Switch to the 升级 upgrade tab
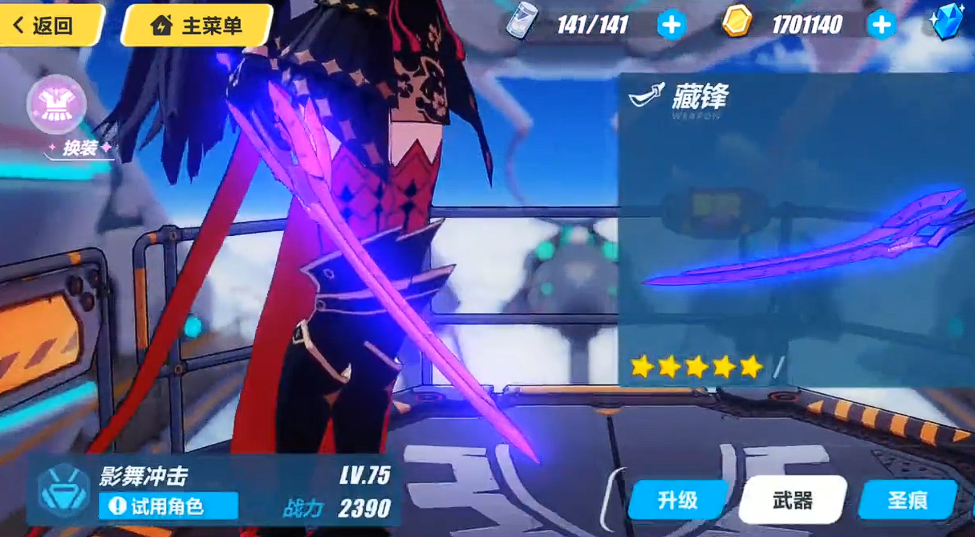This screenshot has width=975, height=537. 677,500
